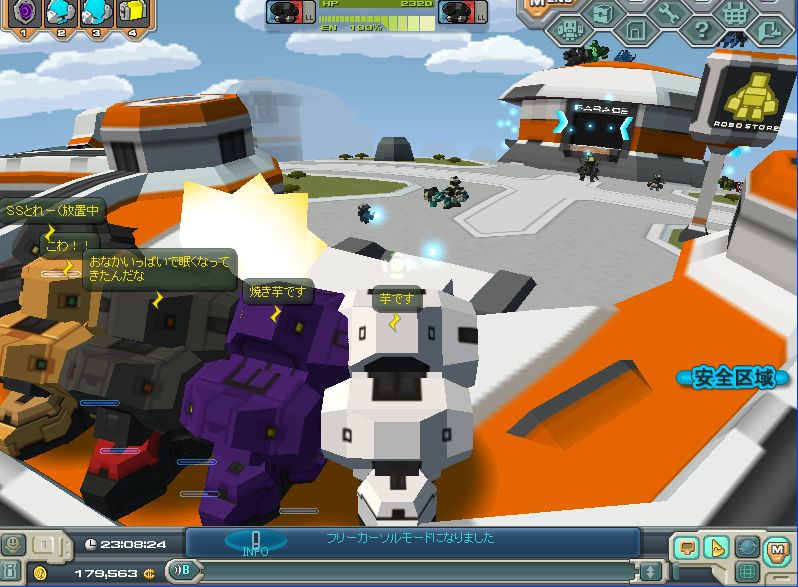Open the green grid map icon

tap(746, 572)
